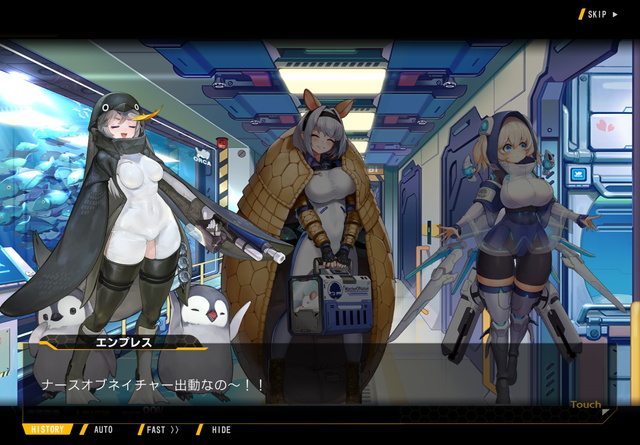The image size is (640, 445).
Task: Tap the Touch prompt to continue
Action: [x=586, y=405]
